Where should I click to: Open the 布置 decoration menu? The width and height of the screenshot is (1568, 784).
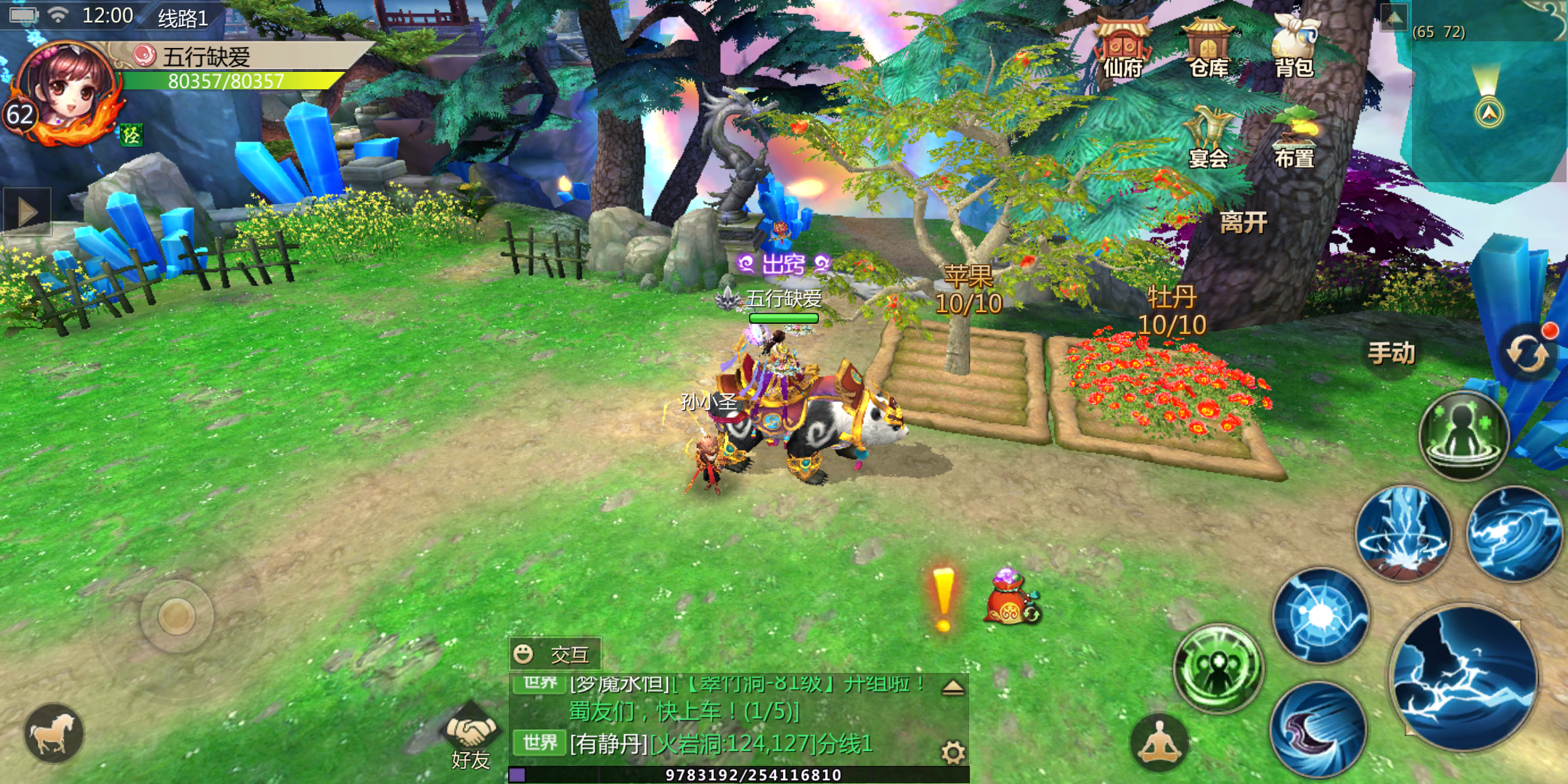point(1294,138)
